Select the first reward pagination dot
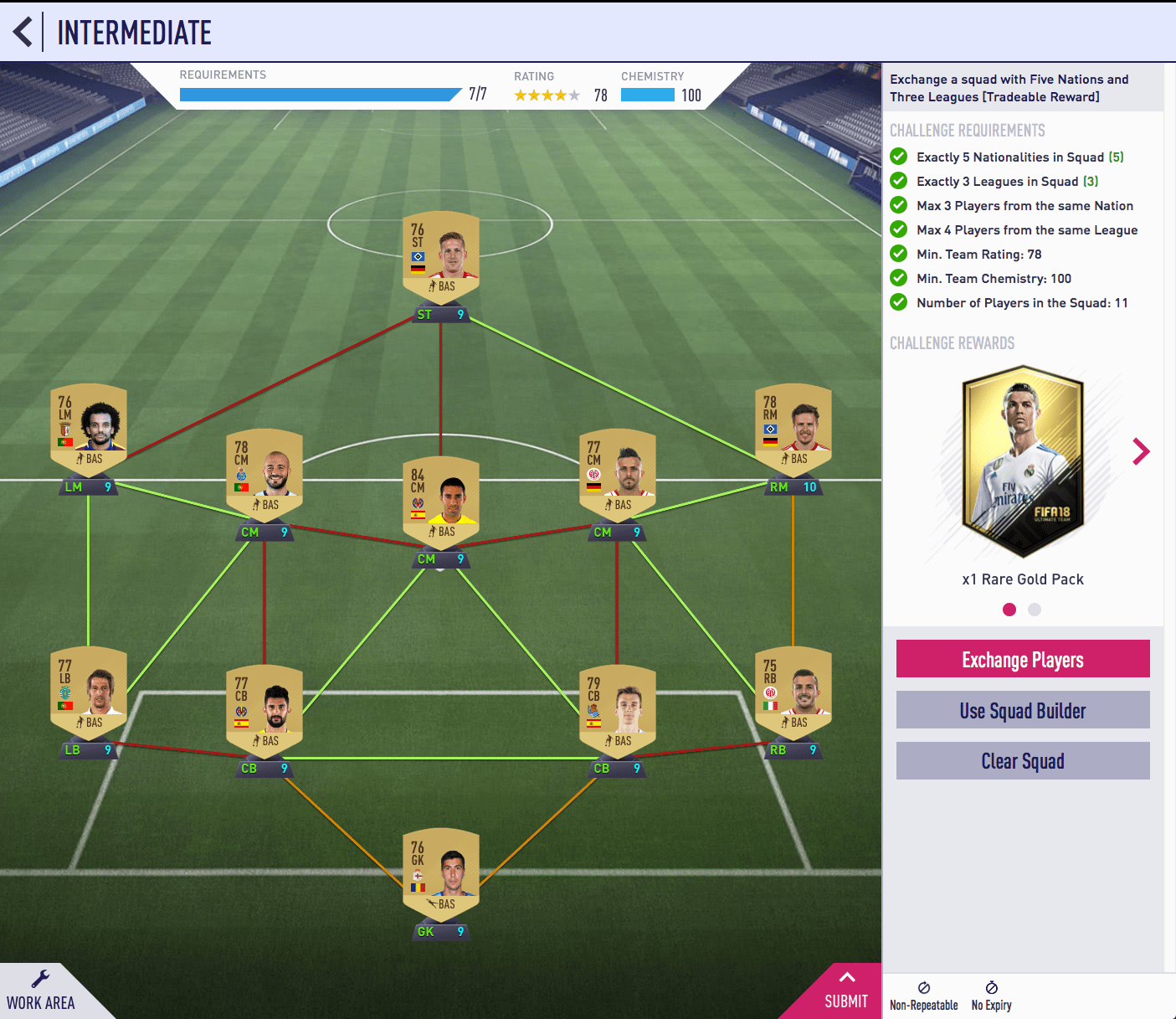Screen dimensions: 1176x1019 point(1009,610)
